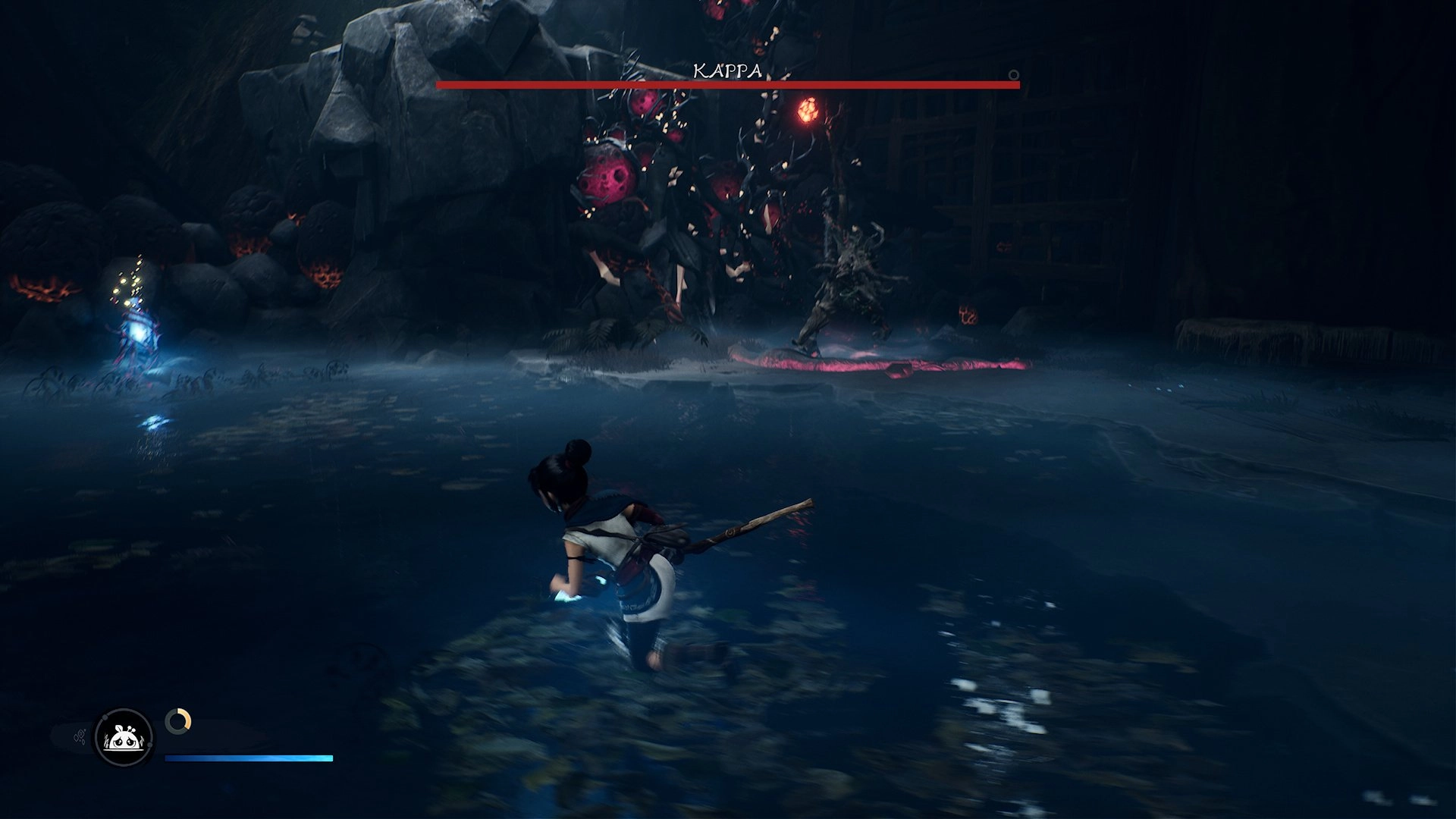Viewport: 1456px width, 819px height.
Task: Expand the Rot ability wheel around the portrait
Action: point(123,739)
